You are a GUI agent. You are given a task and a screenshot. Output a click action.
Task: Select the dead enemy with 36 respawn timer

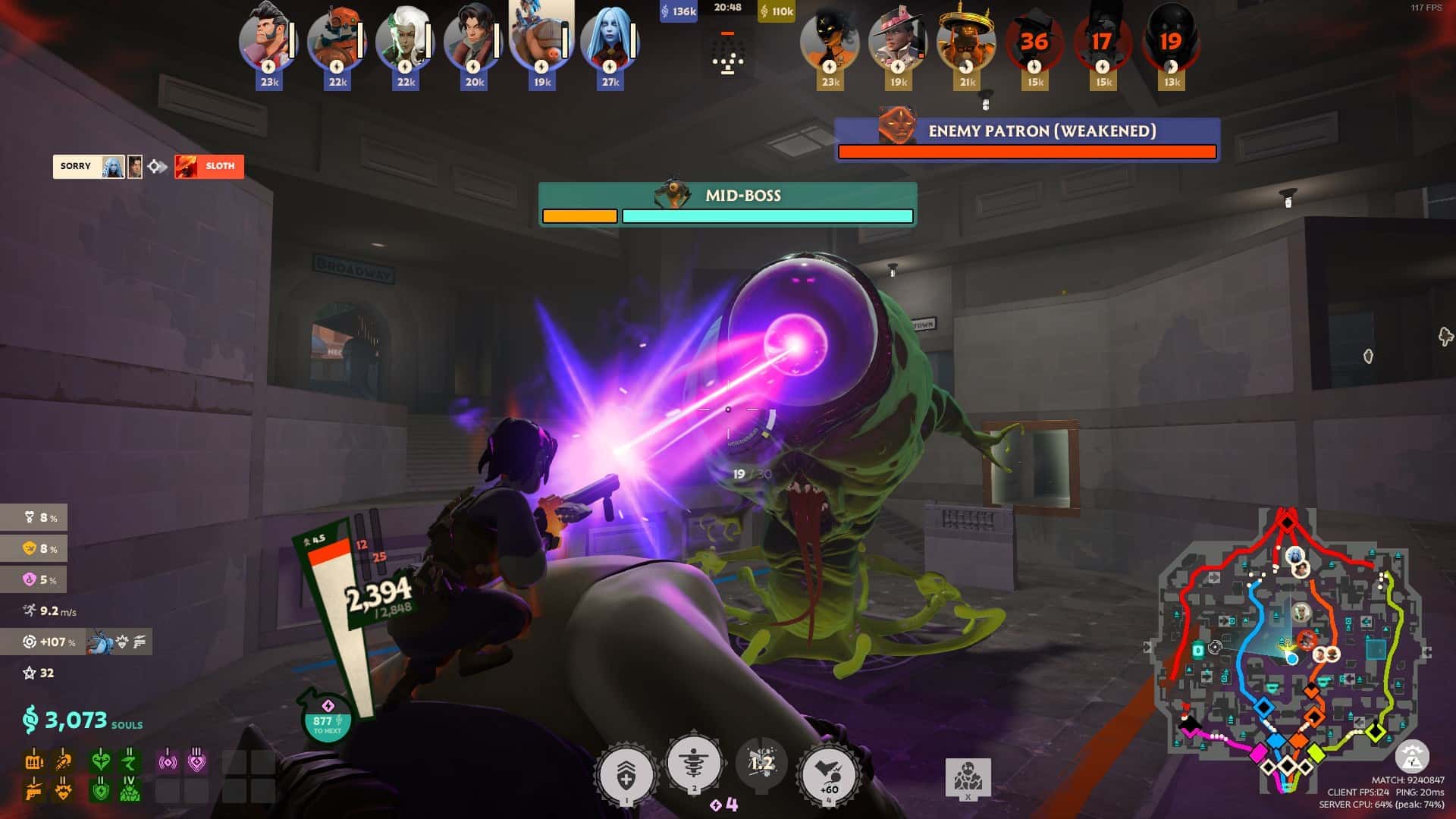tap(1034, 42)
